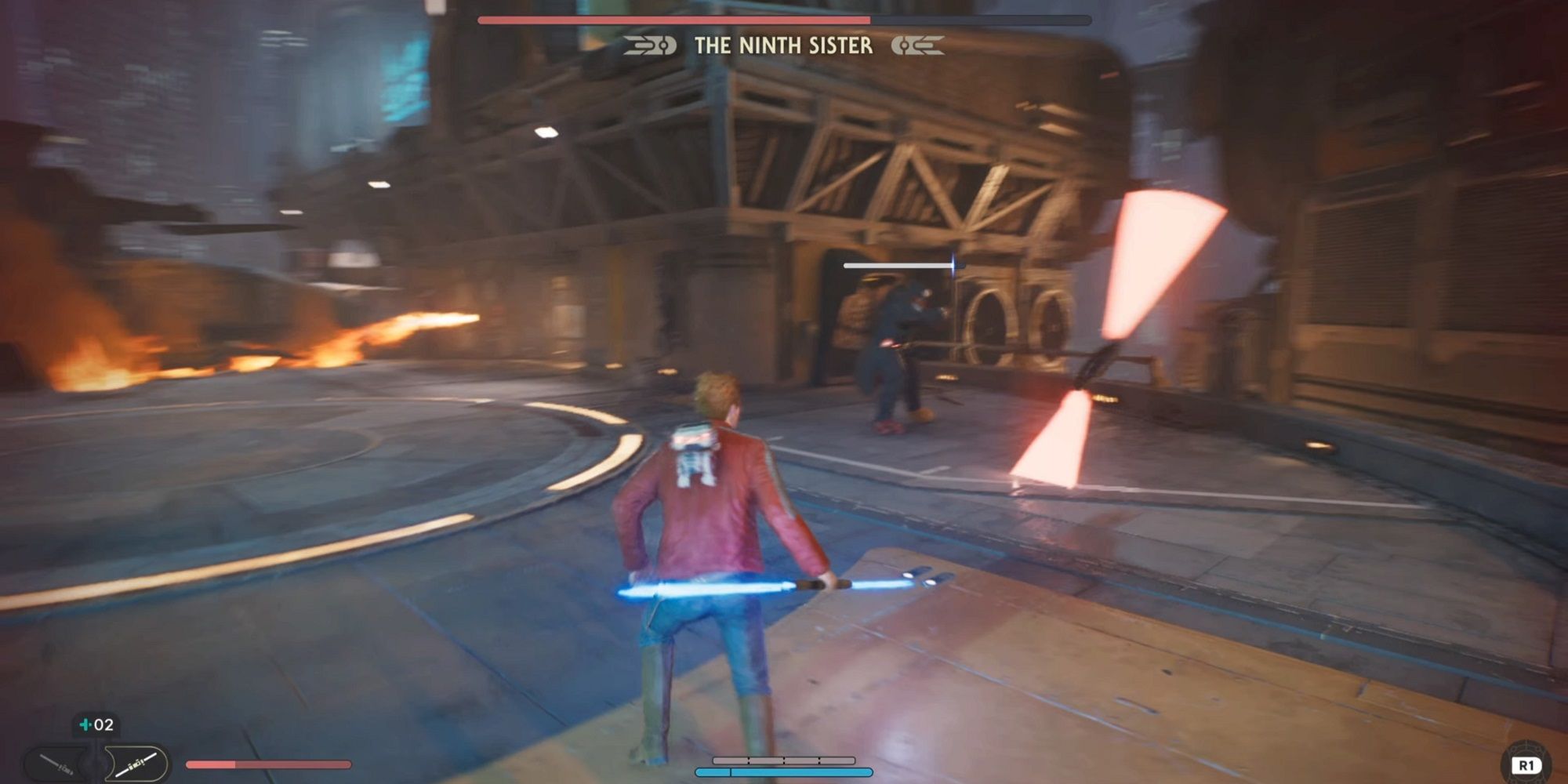This screenshot has height=784, width=1568.
Task: Click the green stim medpack icon
Action: click(84, 725)
